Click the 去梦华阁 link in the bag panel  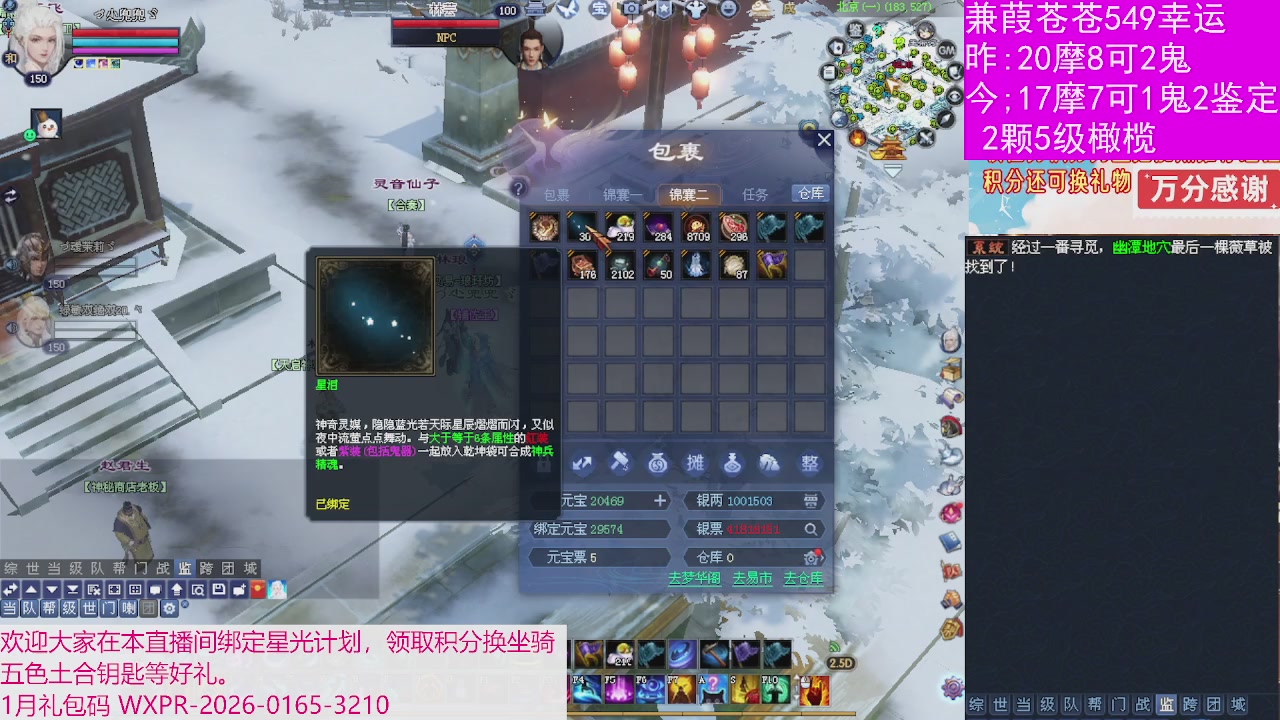(696, 578)
